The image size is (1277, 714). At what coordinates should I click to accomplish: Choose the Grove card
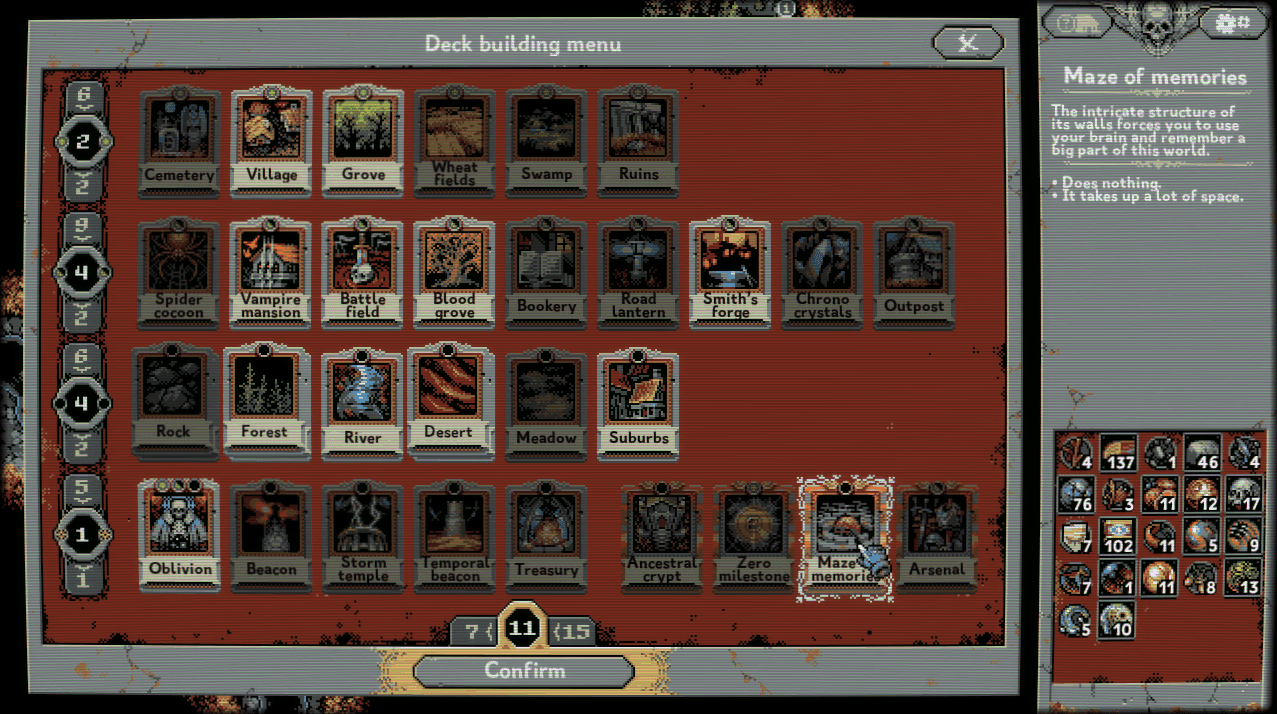tap(363, 140)
